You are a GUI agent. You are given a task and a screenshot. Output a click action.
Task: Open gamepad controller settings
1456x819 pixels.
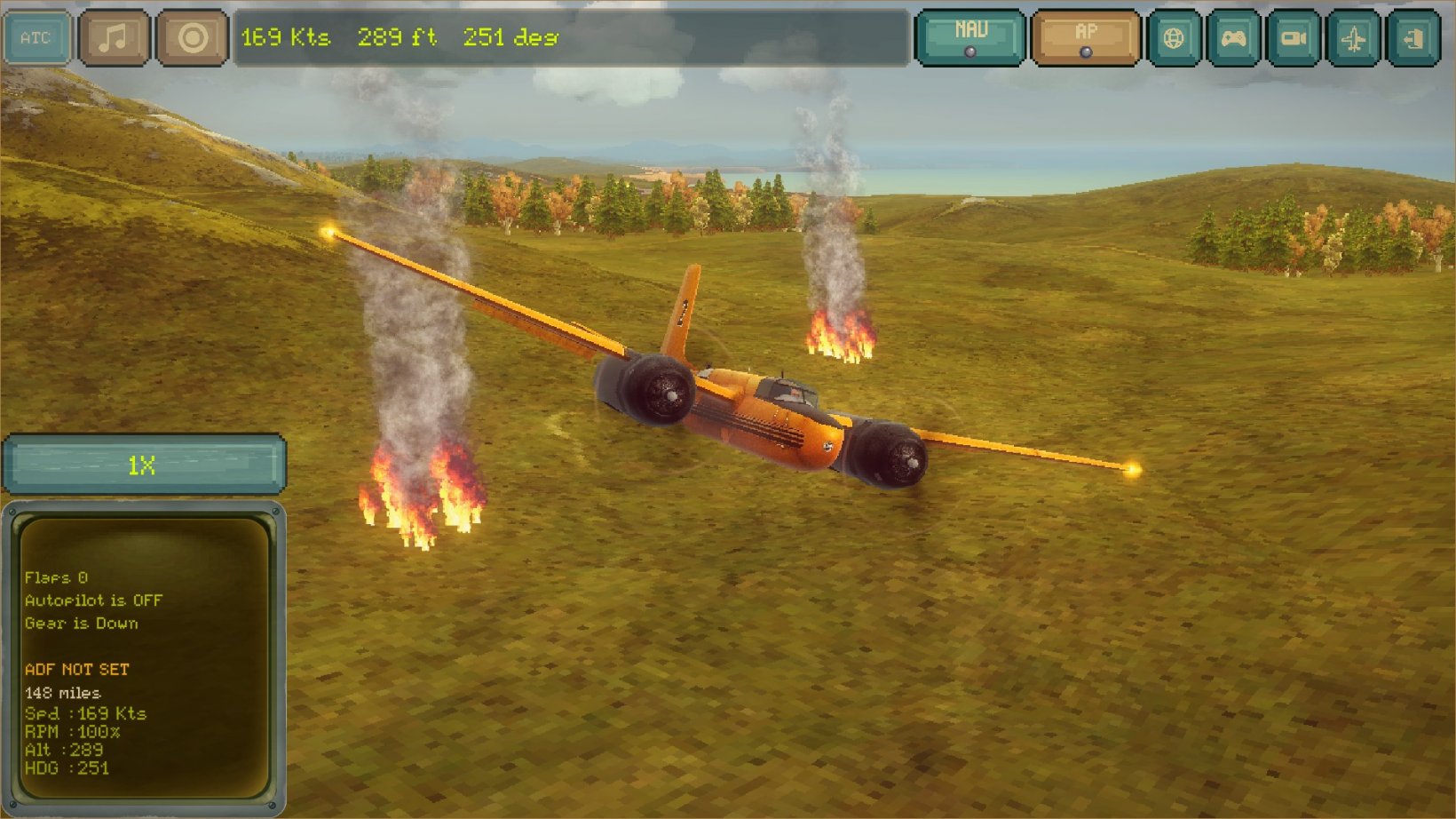(1234, 38)
